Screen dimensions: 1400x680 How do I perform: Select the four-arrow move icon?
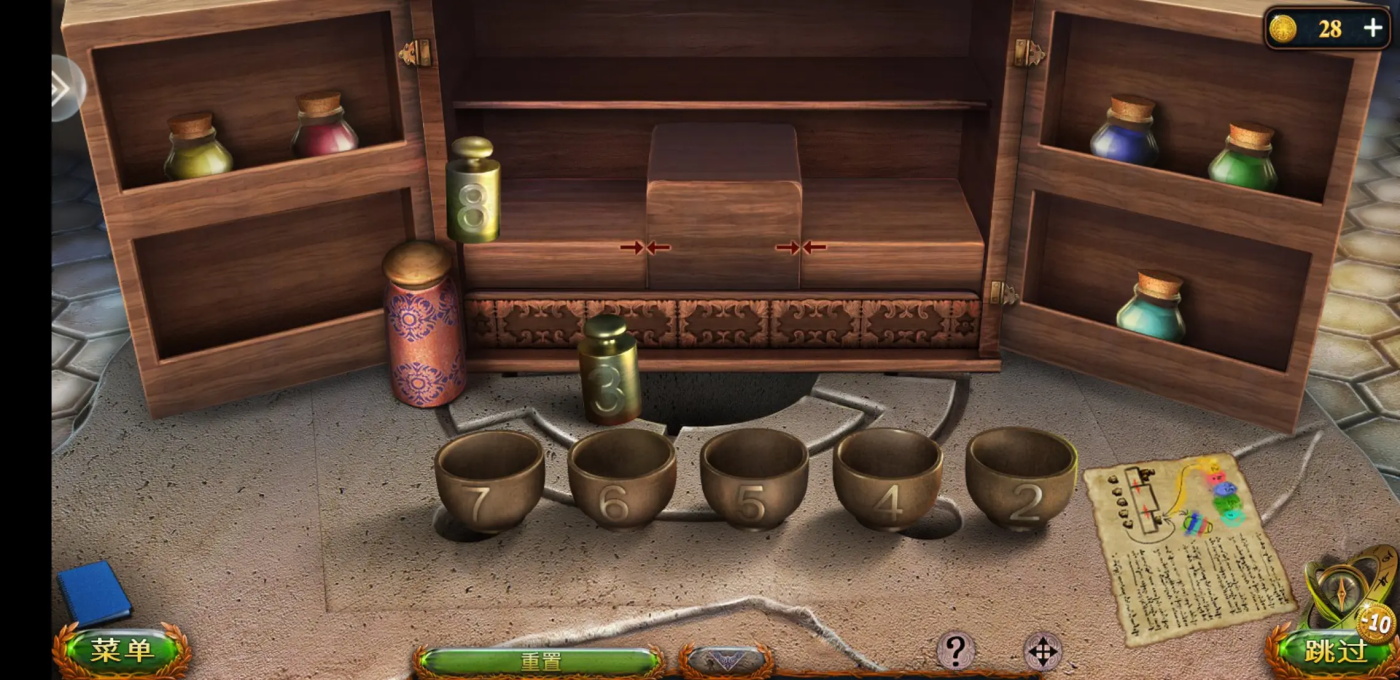tap(1042, 652)
